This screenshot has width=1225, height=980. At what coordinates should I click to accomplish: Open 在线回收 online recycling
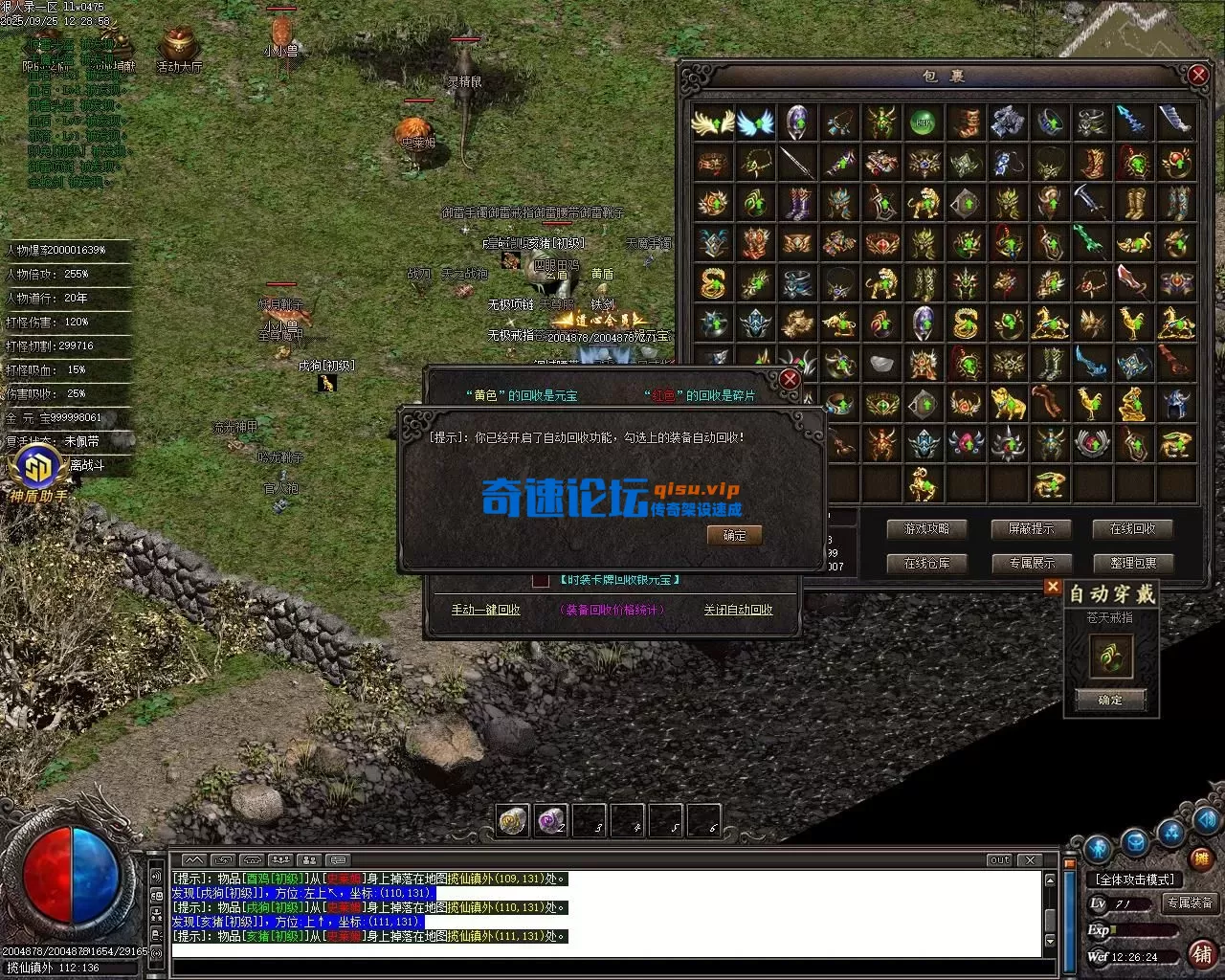[1132, 528]
